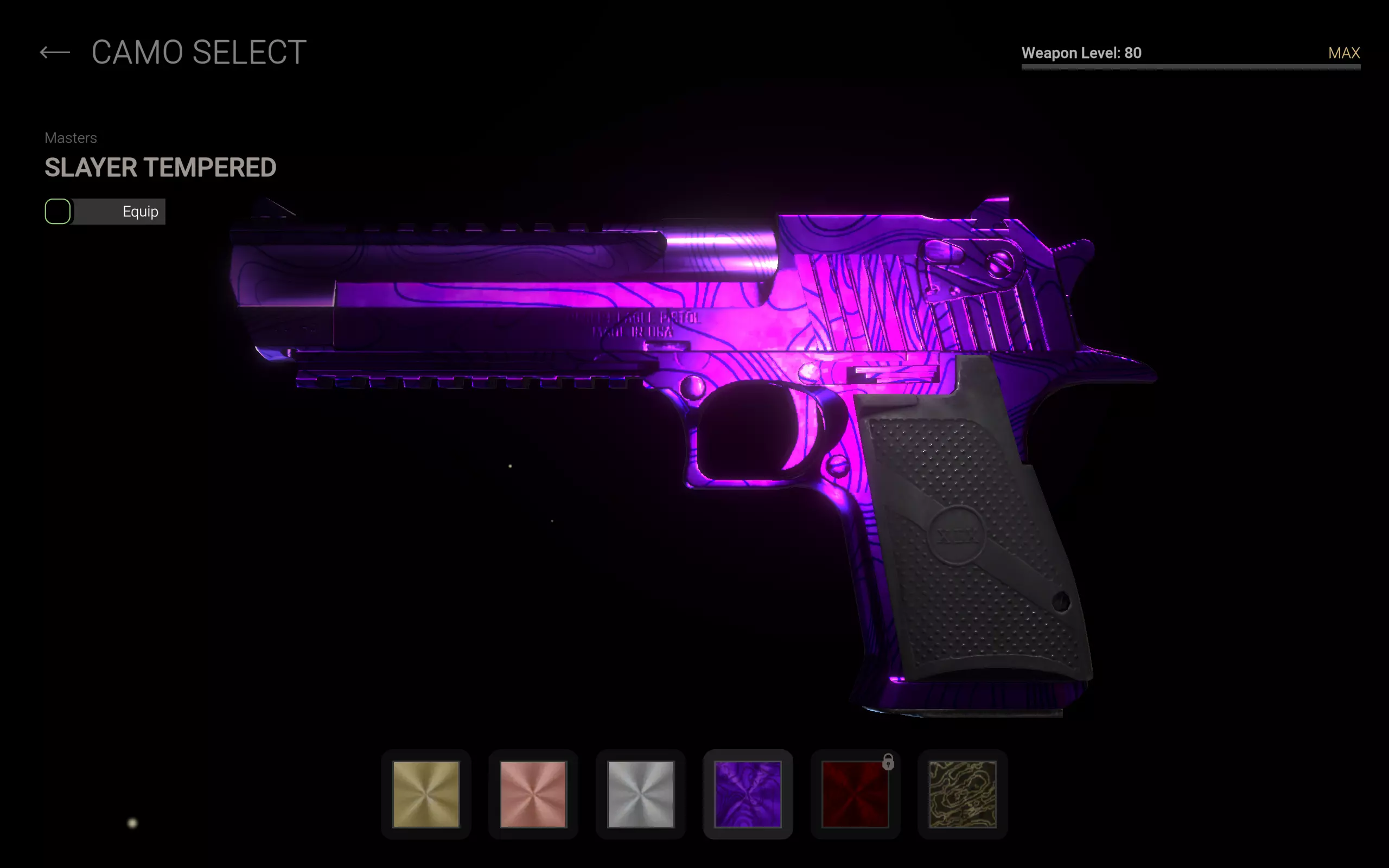Choose the rose gold camo swatch

(533, 794)
